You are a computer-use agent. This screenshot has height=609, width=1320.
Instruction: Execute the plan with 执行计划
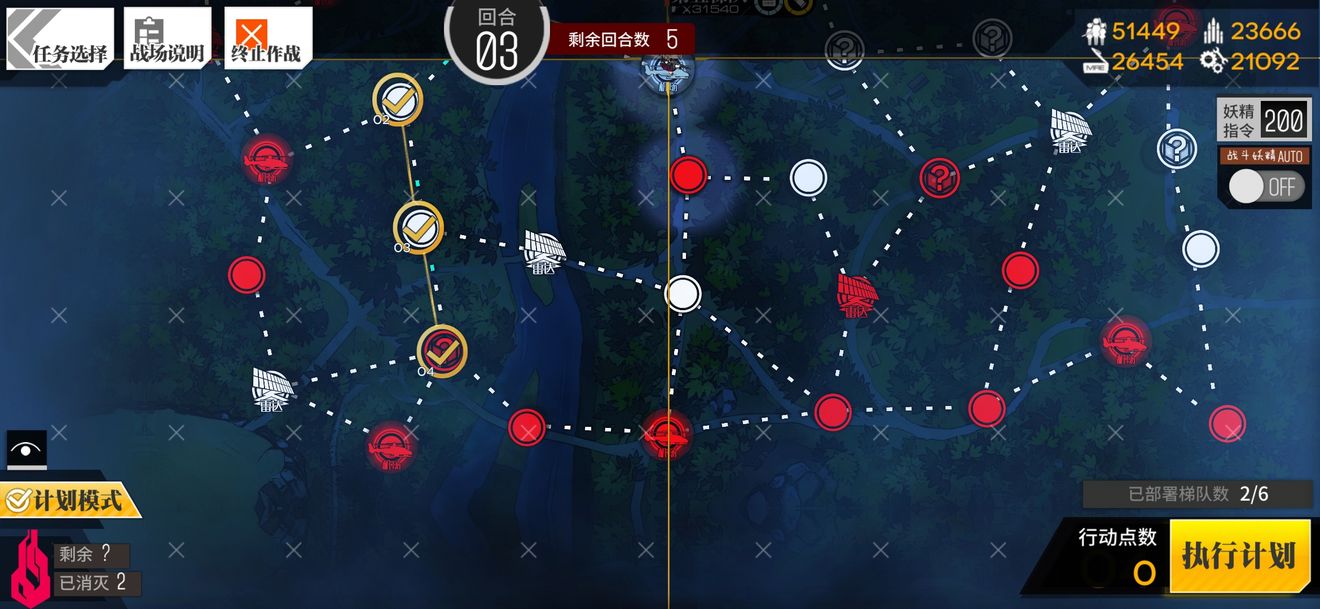[x=1239, y=556]
